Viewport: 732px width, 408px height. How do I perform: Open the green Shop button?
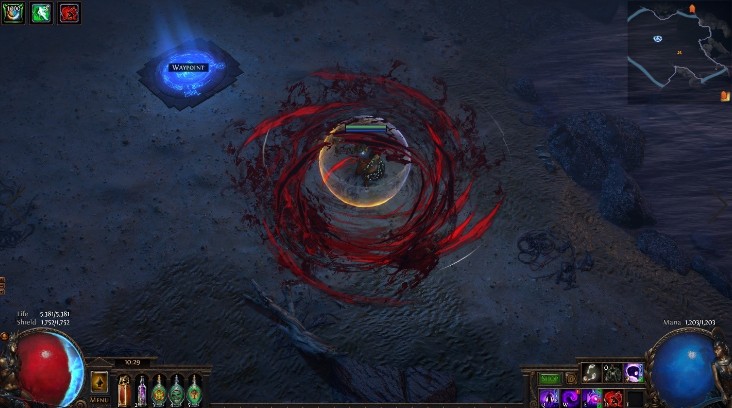[x=549, y=379]
